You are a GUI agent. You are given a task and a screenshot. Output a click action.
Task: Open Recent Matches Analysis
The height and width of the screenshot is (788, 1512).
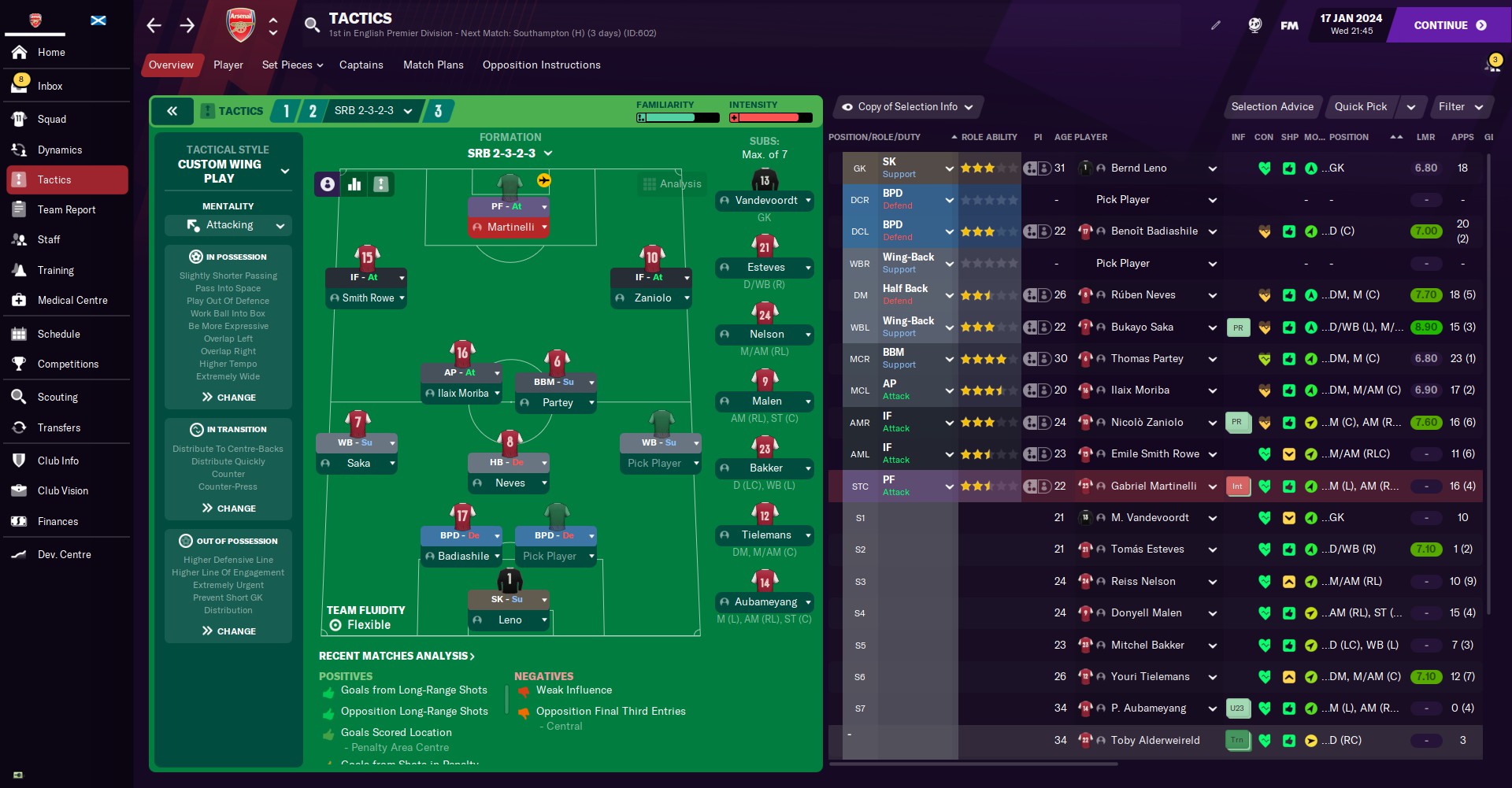[396, 656]
